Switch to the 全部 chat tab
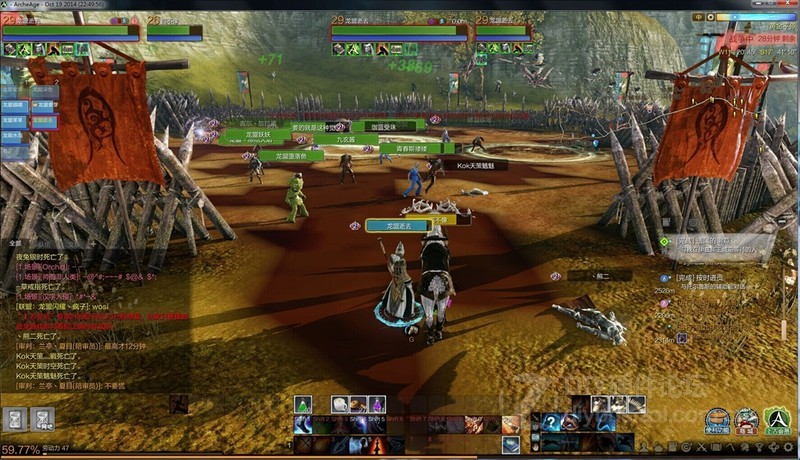Image resolution: width=800 pixels, height=460 pixels. coord(15,243)
